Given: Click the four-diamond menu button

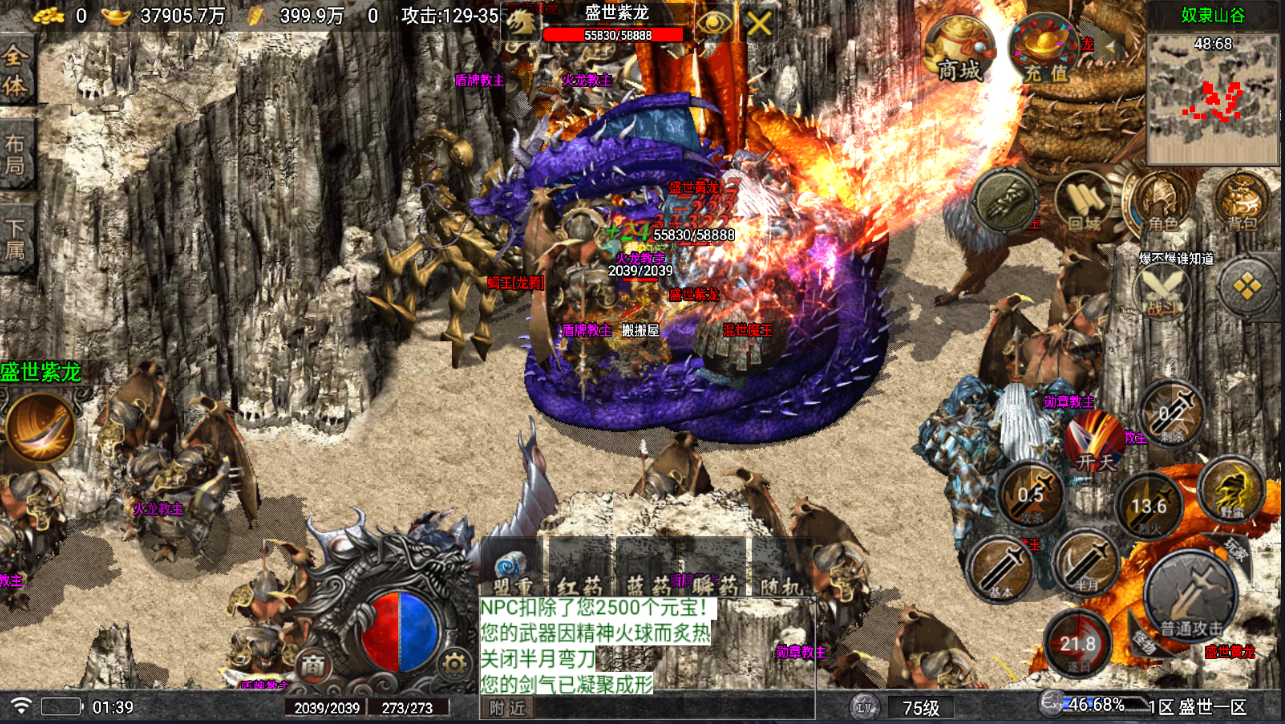Looking at the screenshot, I should (1246, 288).
